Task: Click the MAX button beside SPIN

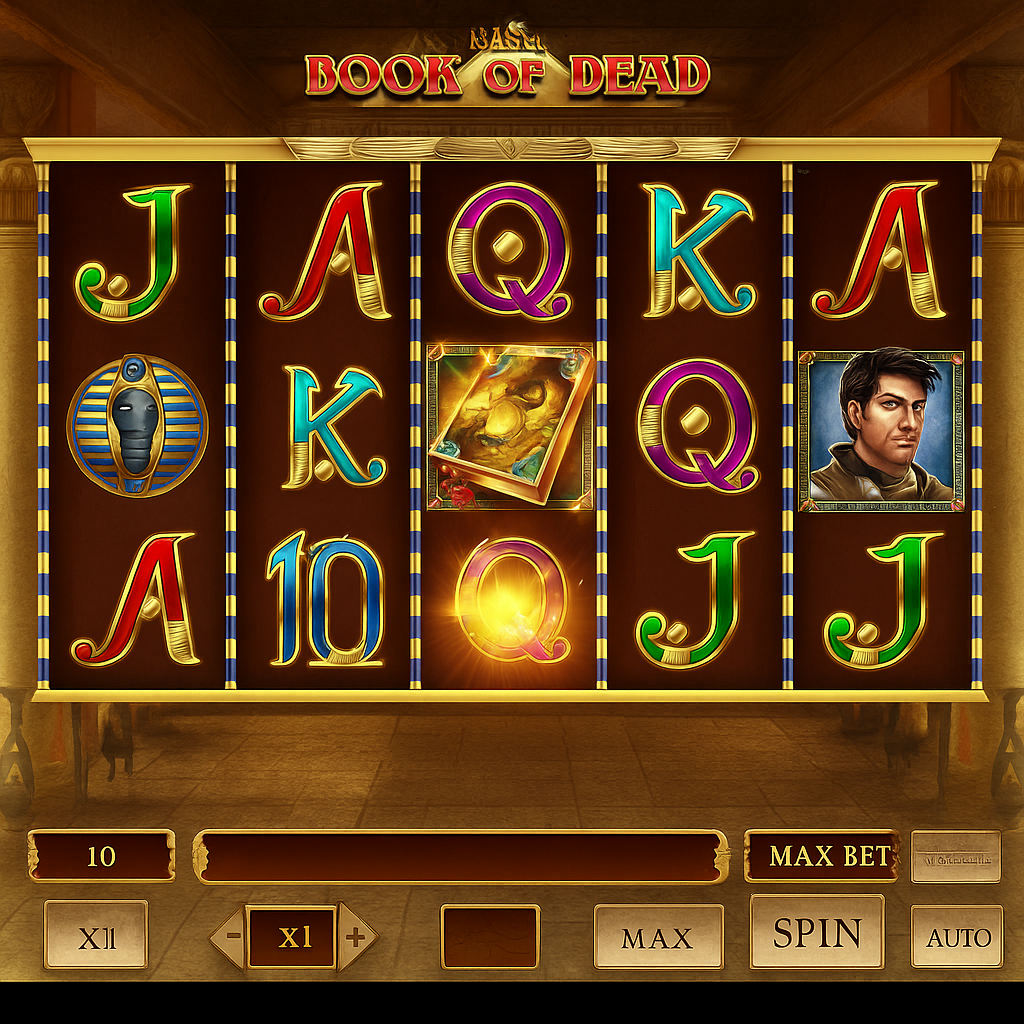Action: 658,937
